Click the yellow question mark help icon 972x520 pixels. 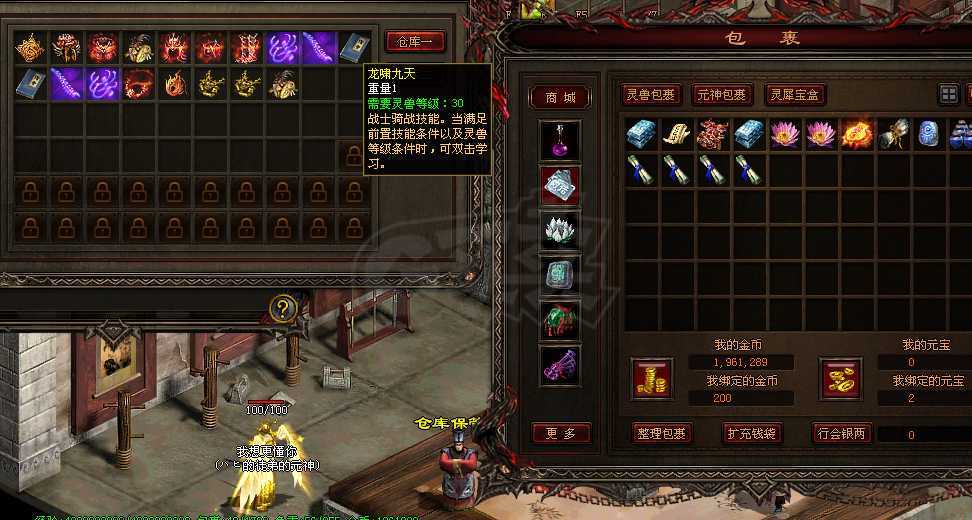point(283,308)
